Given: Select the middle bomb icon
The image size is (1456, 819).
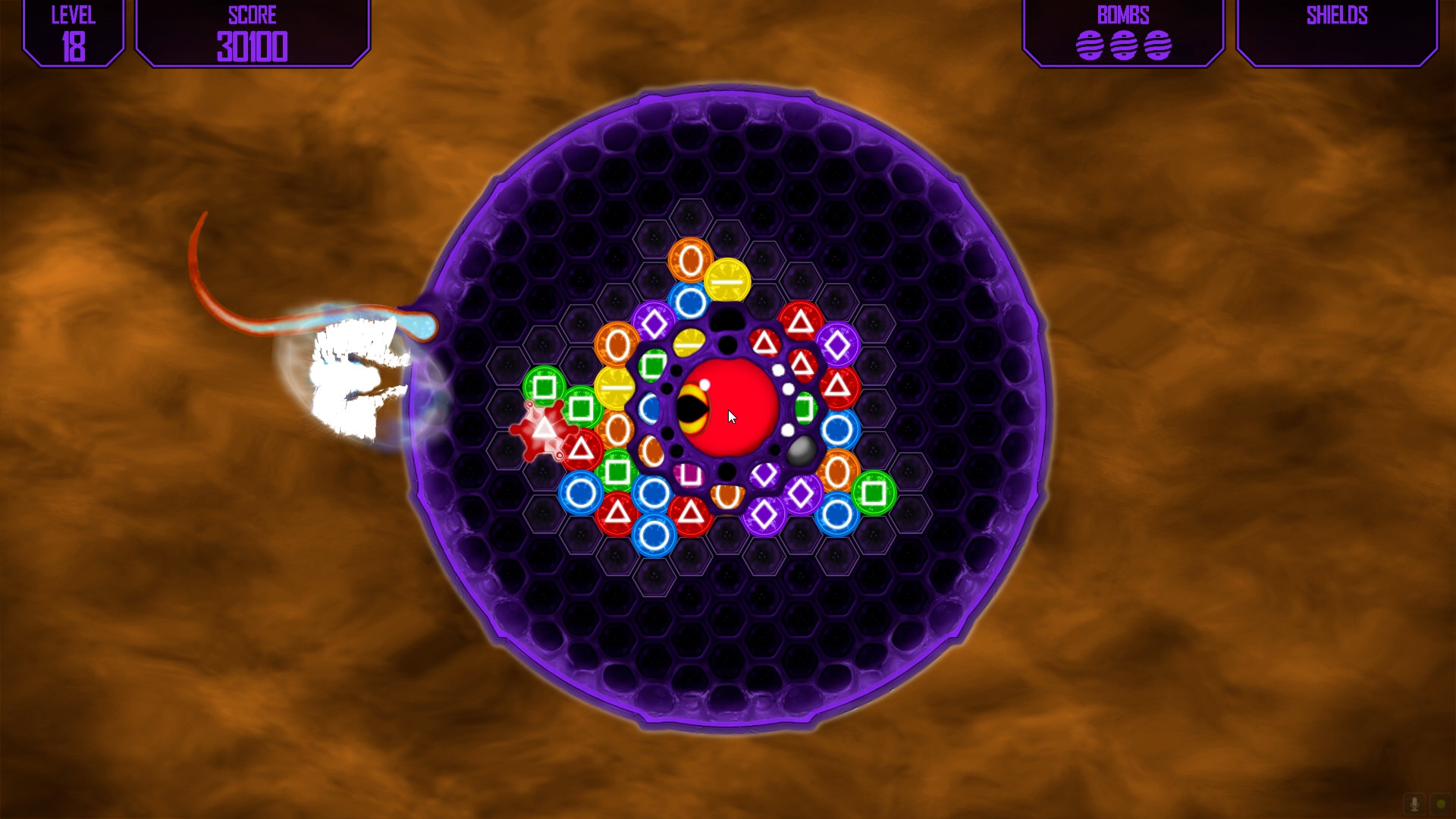Looking at the screenshot, I should (x=1124, y=45).
